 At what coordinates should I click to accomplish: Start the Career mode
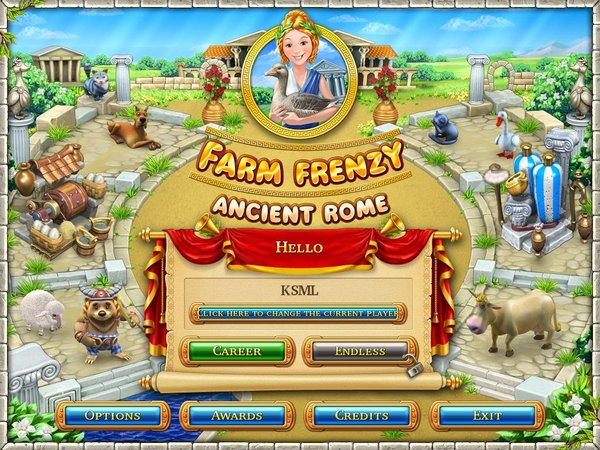click(x=237, y=352)
